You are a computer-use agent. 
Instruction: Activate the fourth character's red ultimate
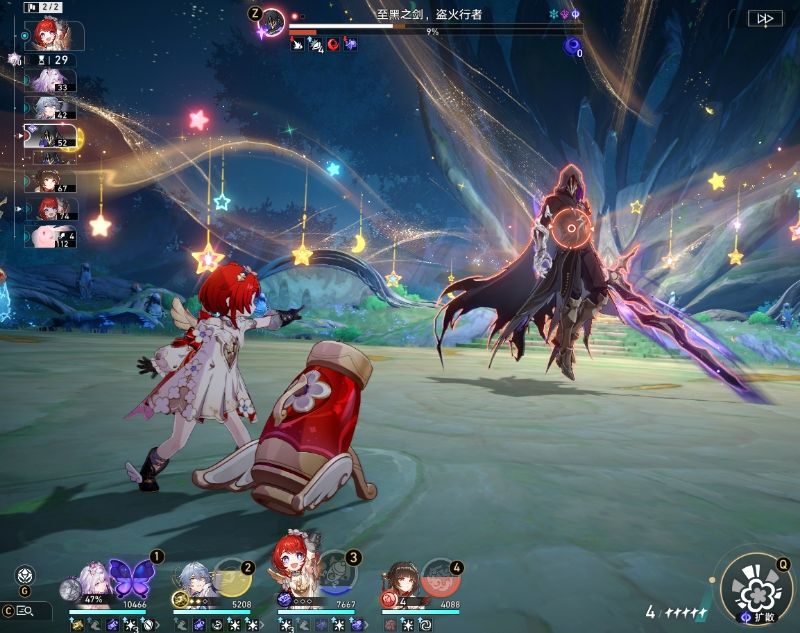439,578
